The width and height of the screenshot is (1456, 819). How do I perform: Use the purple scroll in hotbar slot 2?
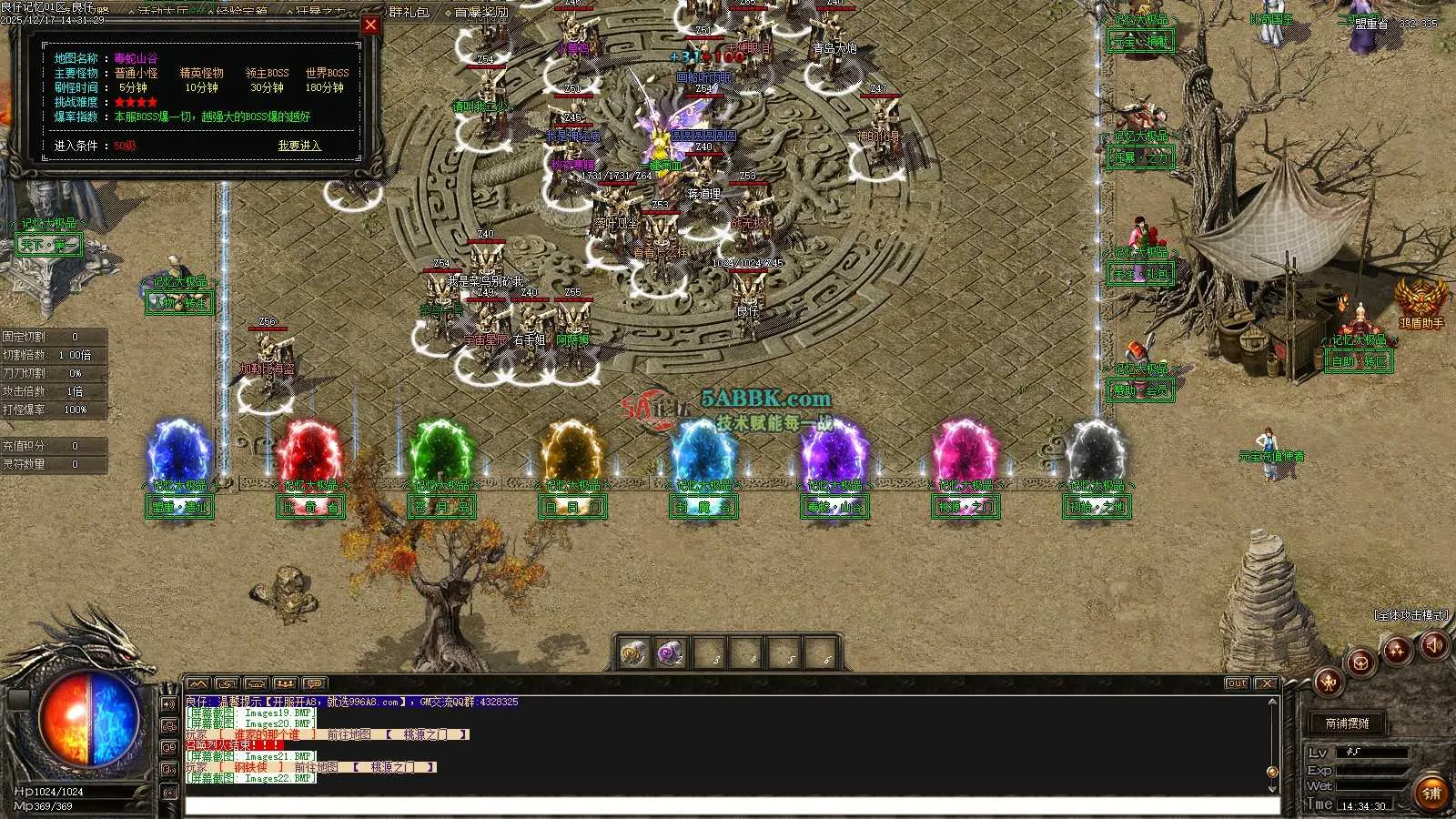point(671,653)
